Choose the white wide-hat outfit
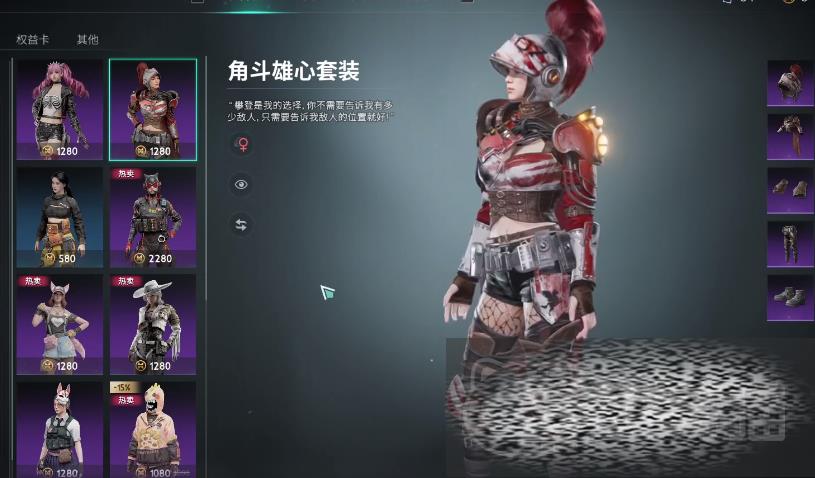The width and height of the screenshot is (815, 478). pos(153,324)
